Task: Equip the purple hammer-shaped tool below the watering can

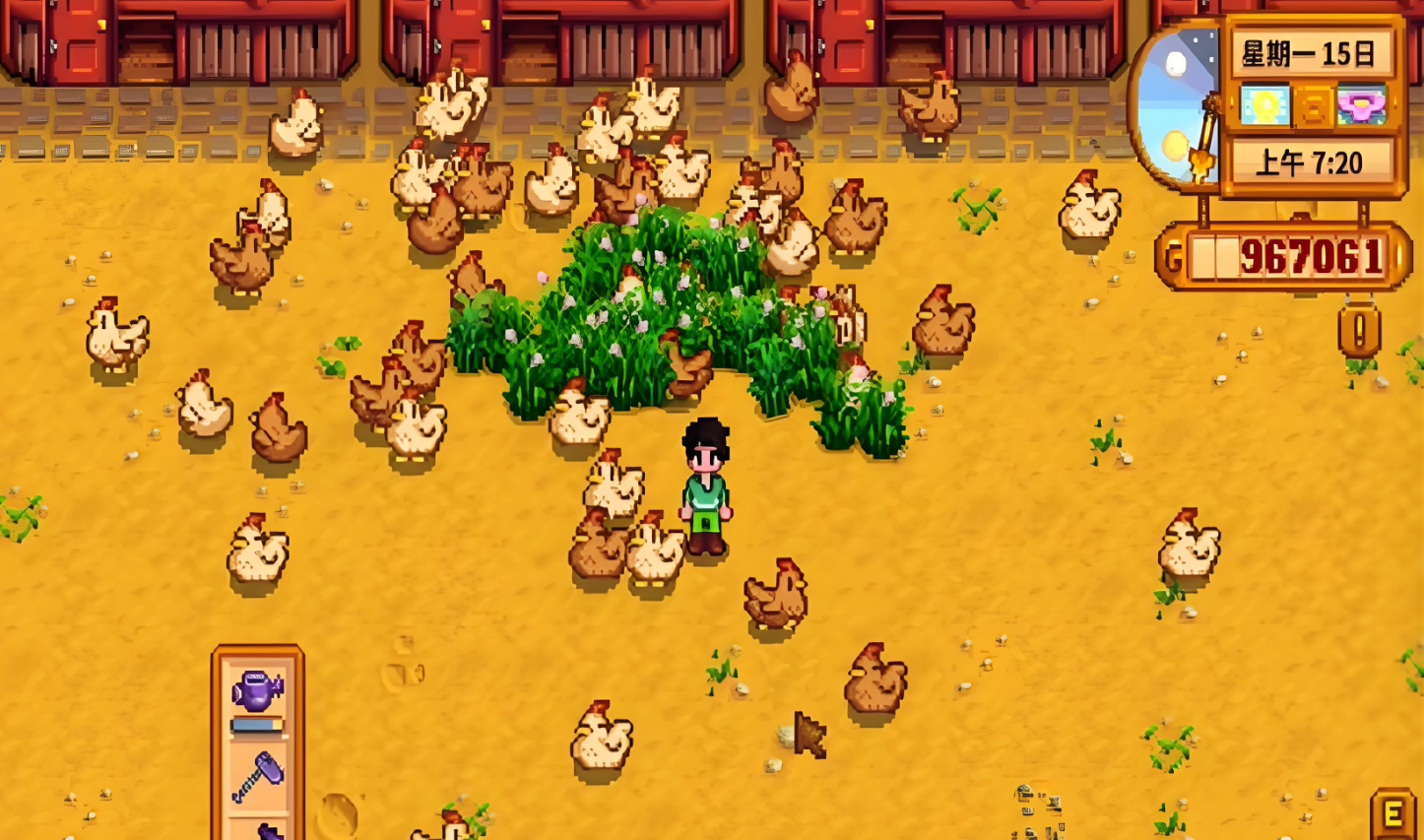Action: click(258, 777)
